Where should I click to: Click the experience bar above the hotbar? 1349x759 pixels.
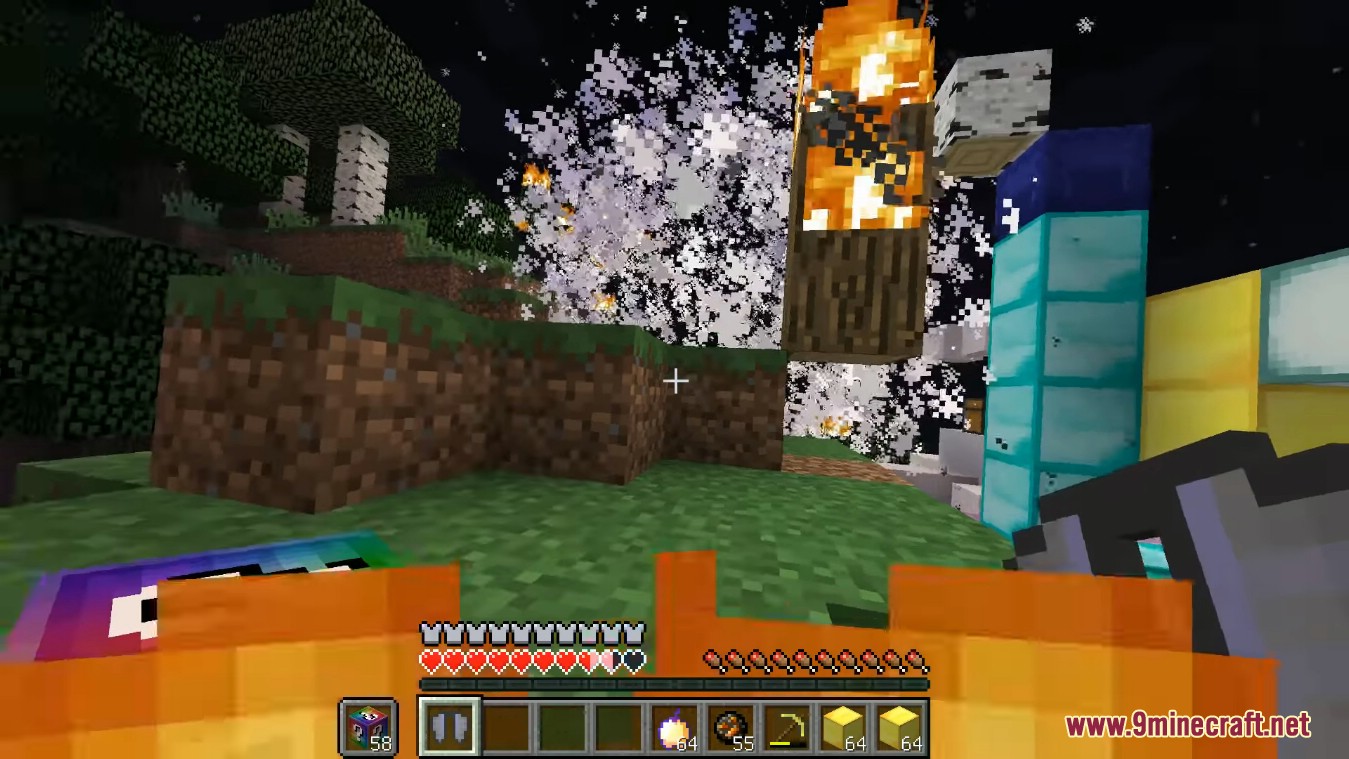tap(676, 684)
